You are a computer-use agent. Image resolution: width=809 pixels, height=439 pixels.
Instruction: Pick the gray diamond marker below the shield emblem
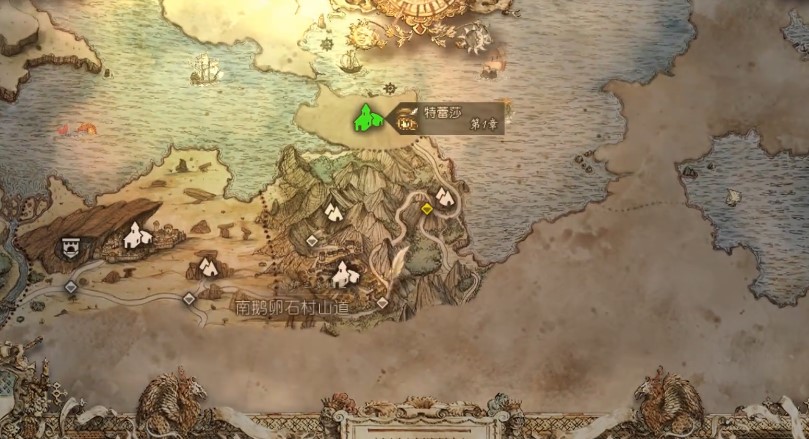pyautogui.click(x=71, y=287)
